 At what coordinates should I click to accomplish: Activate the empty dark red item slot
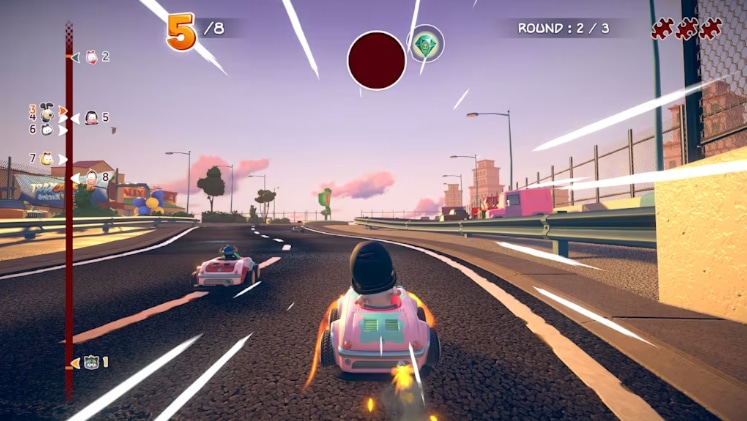[x=376, y=60]
